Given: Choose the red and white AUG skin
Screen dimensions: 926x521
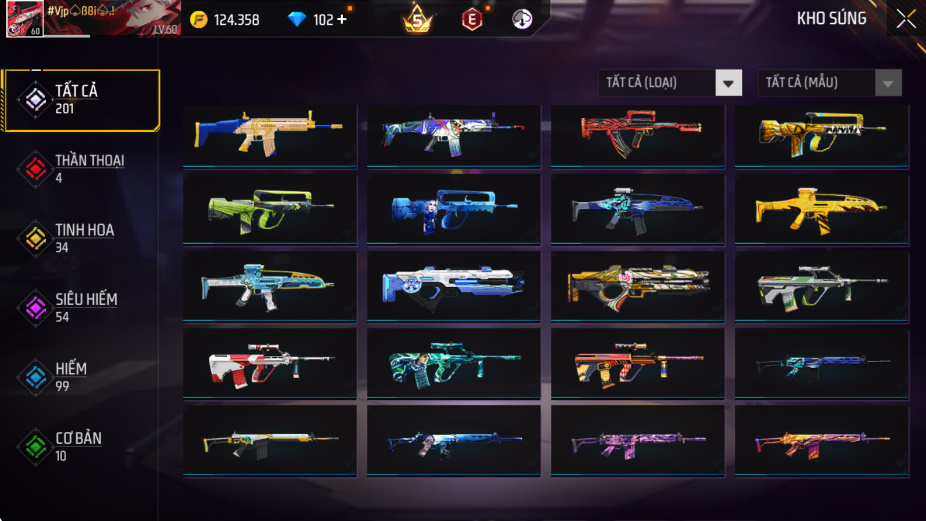Looking at the screenshot, I should point(270,364).
